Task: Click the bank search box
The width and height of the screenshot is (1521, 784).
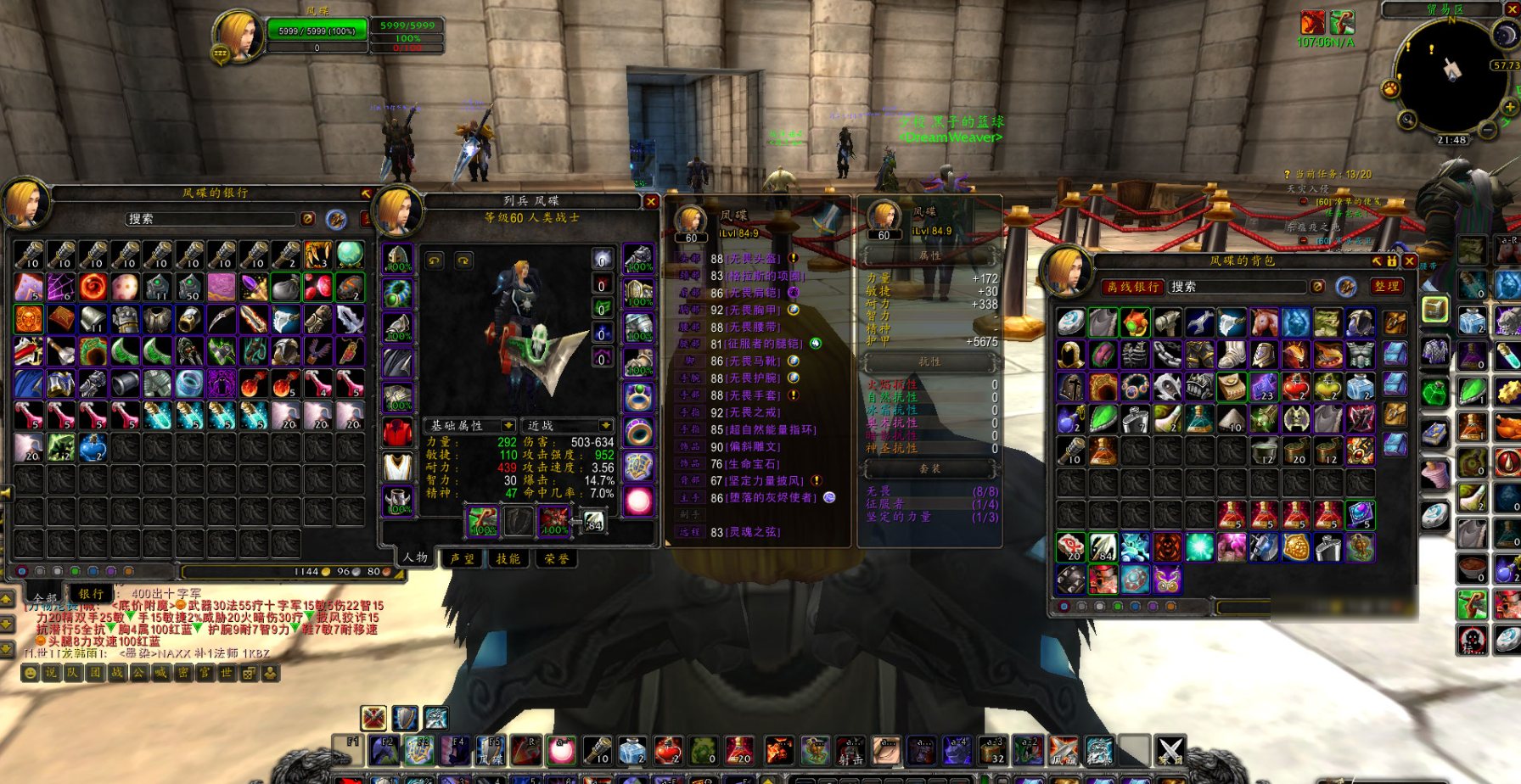Action: pos(212,219)
